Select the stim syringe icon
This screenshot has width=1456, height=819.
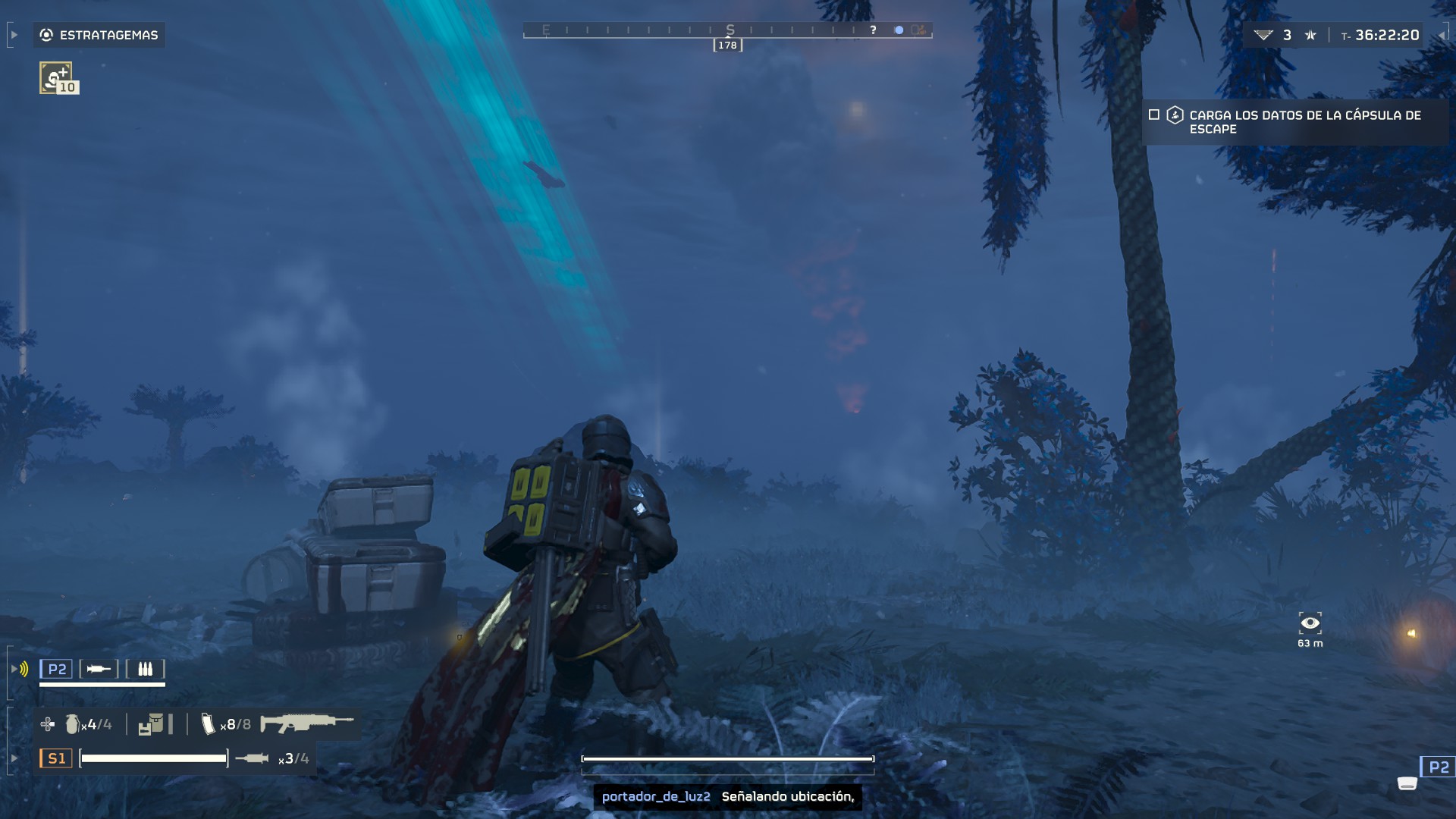point(253,758)
